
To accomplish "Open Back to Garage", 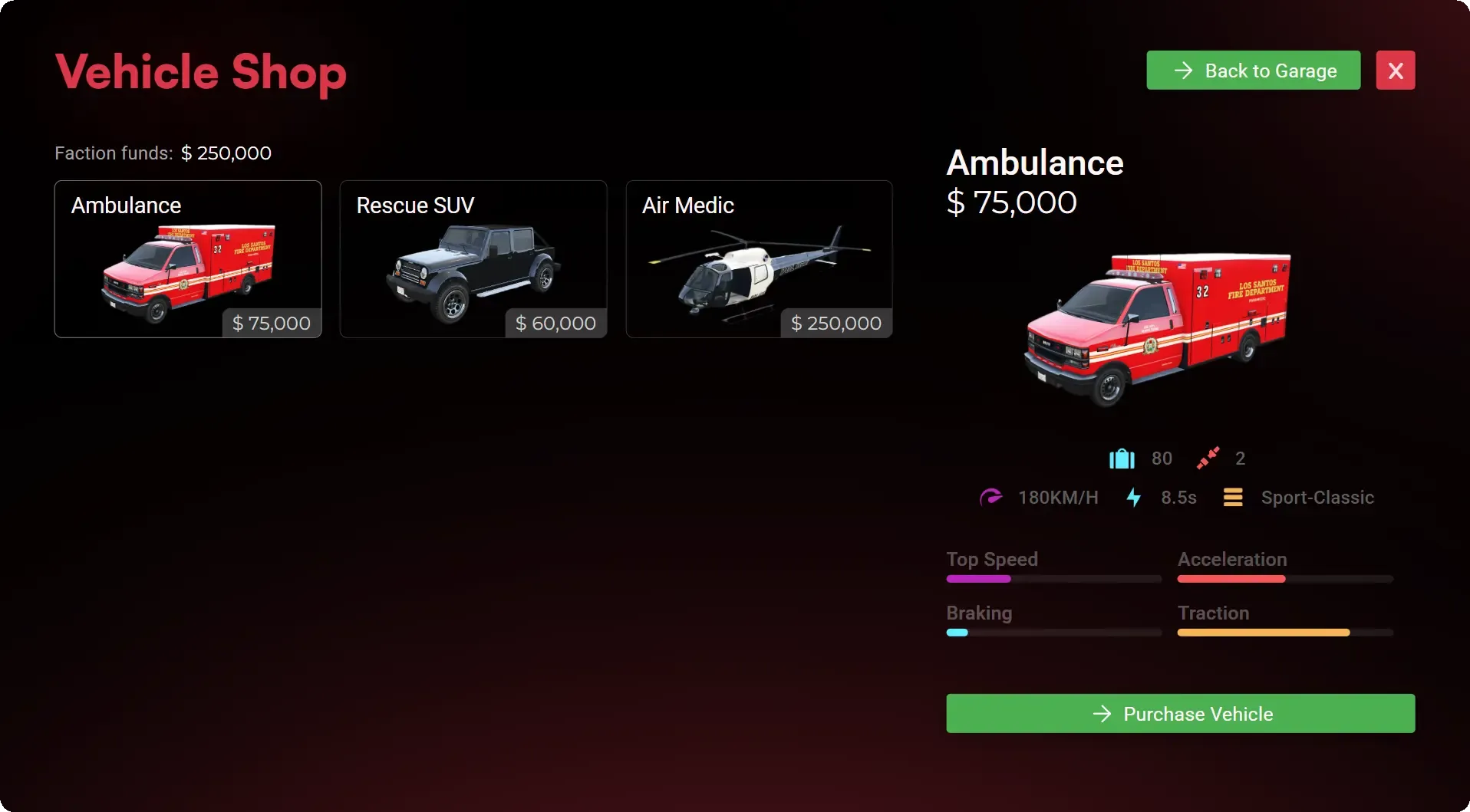I will pyautogui.click(x=1252, y=70).
